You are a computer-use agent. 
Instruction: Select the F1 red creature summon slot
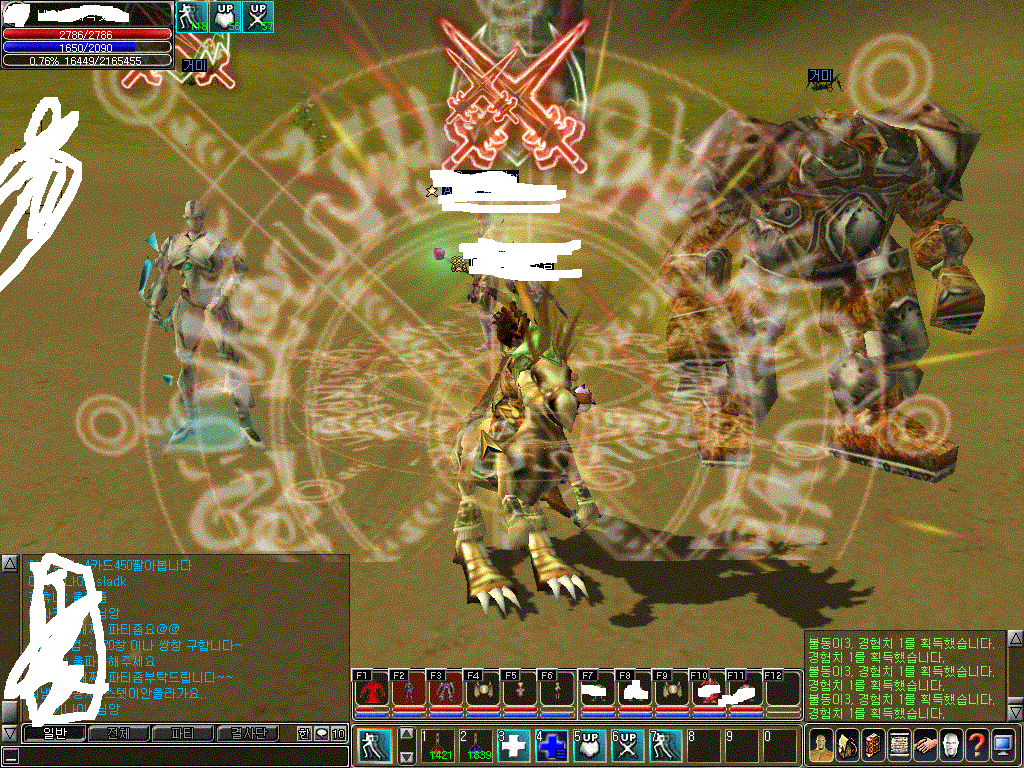pyautogui.click(x=370, y=692)
